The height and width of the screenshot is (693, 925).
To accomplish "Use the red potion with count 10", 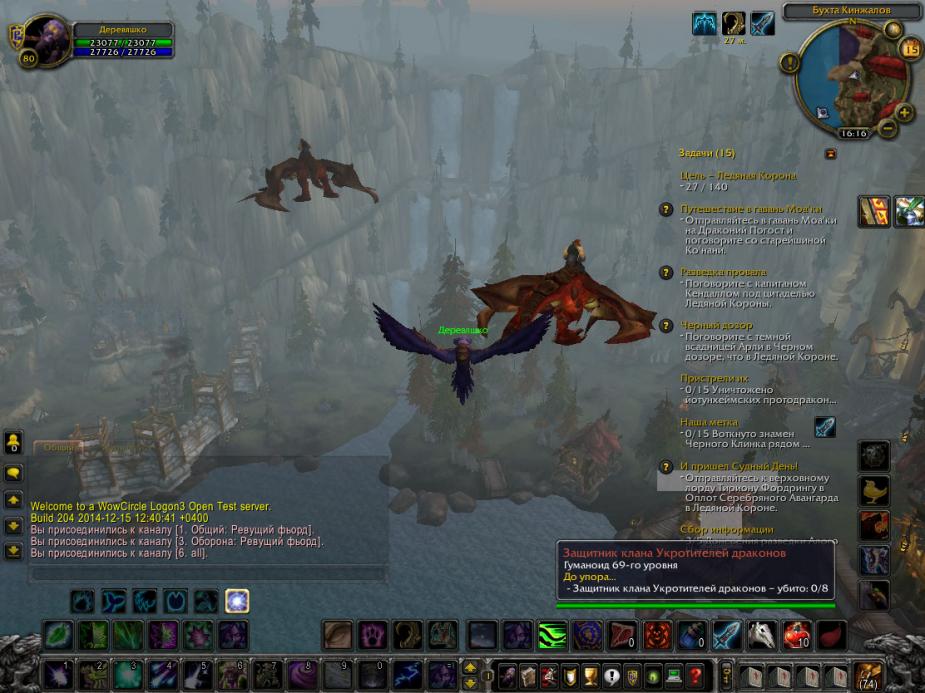I will click(796, 635).
